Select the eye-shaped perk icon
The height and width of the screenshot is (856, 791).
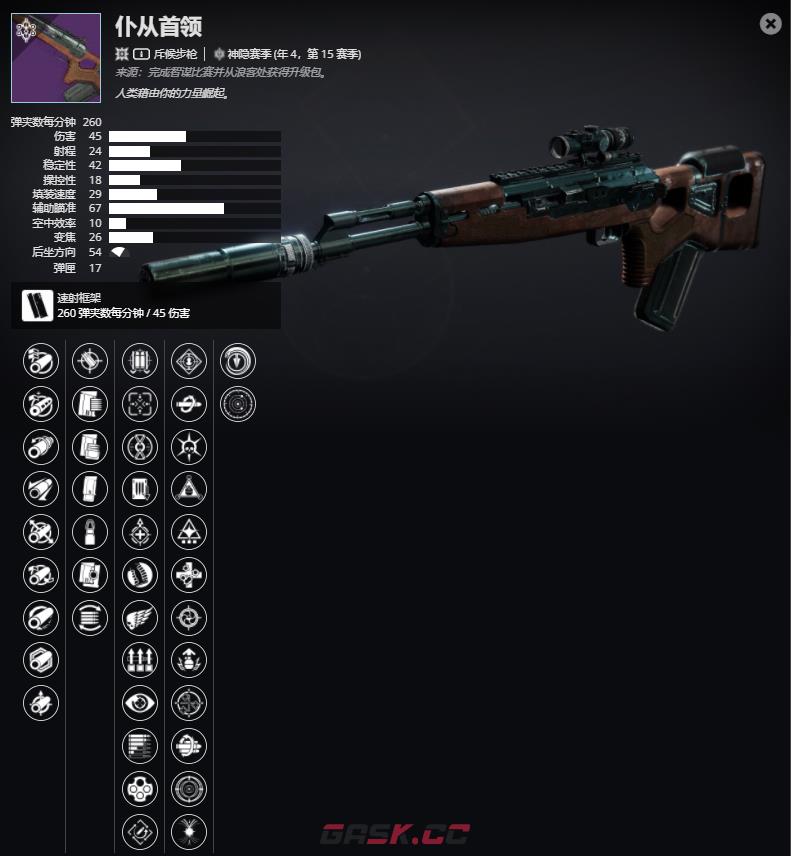point(140,702)
